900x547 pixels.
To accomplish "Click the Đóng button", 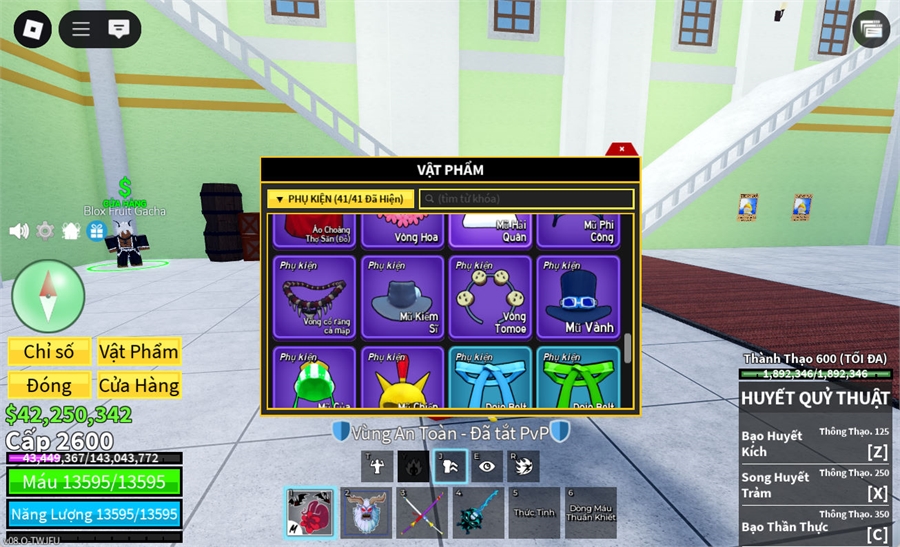I will [49, 385].
